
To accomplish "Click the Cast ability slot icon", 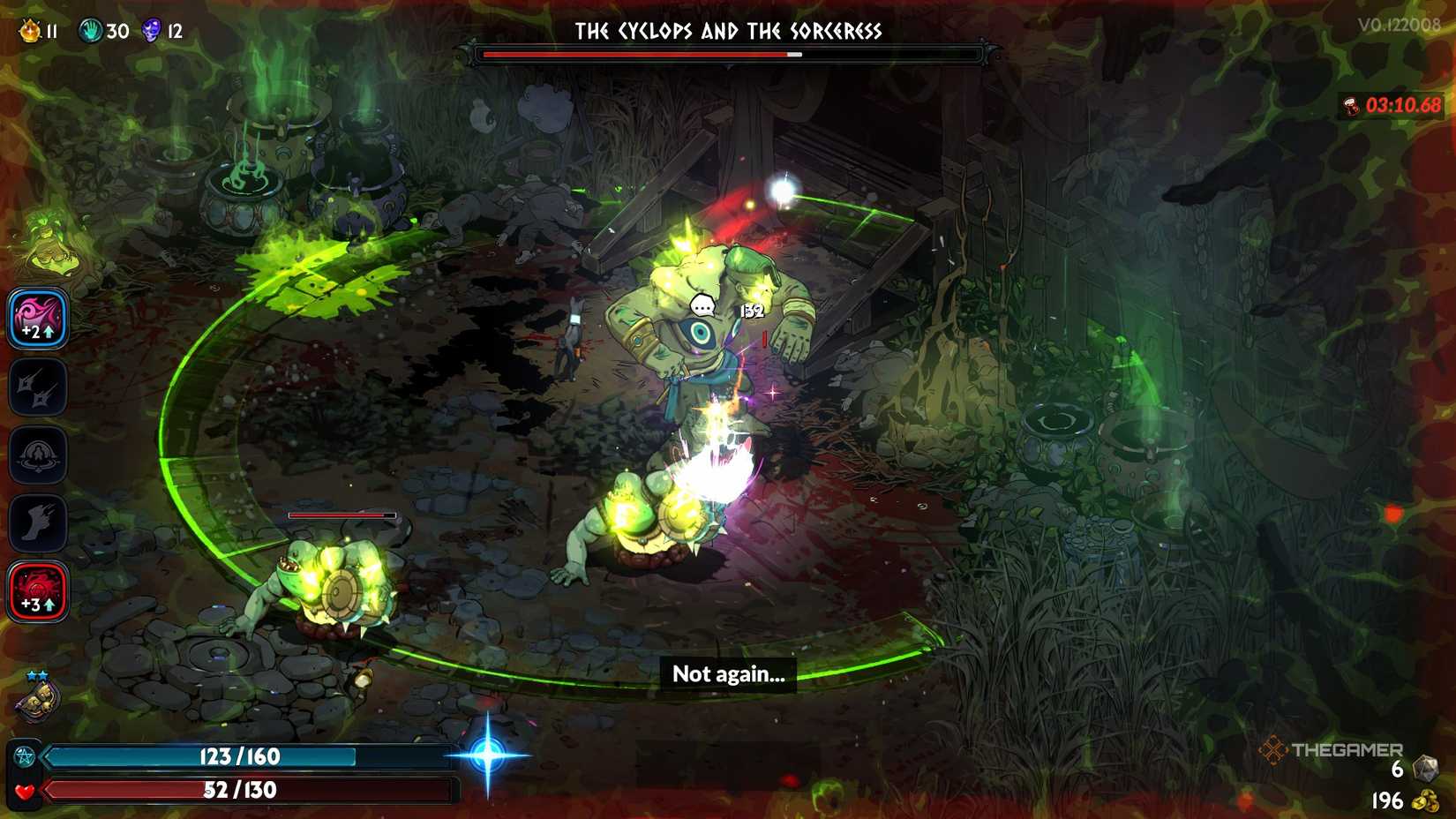I will coord(37,455).
